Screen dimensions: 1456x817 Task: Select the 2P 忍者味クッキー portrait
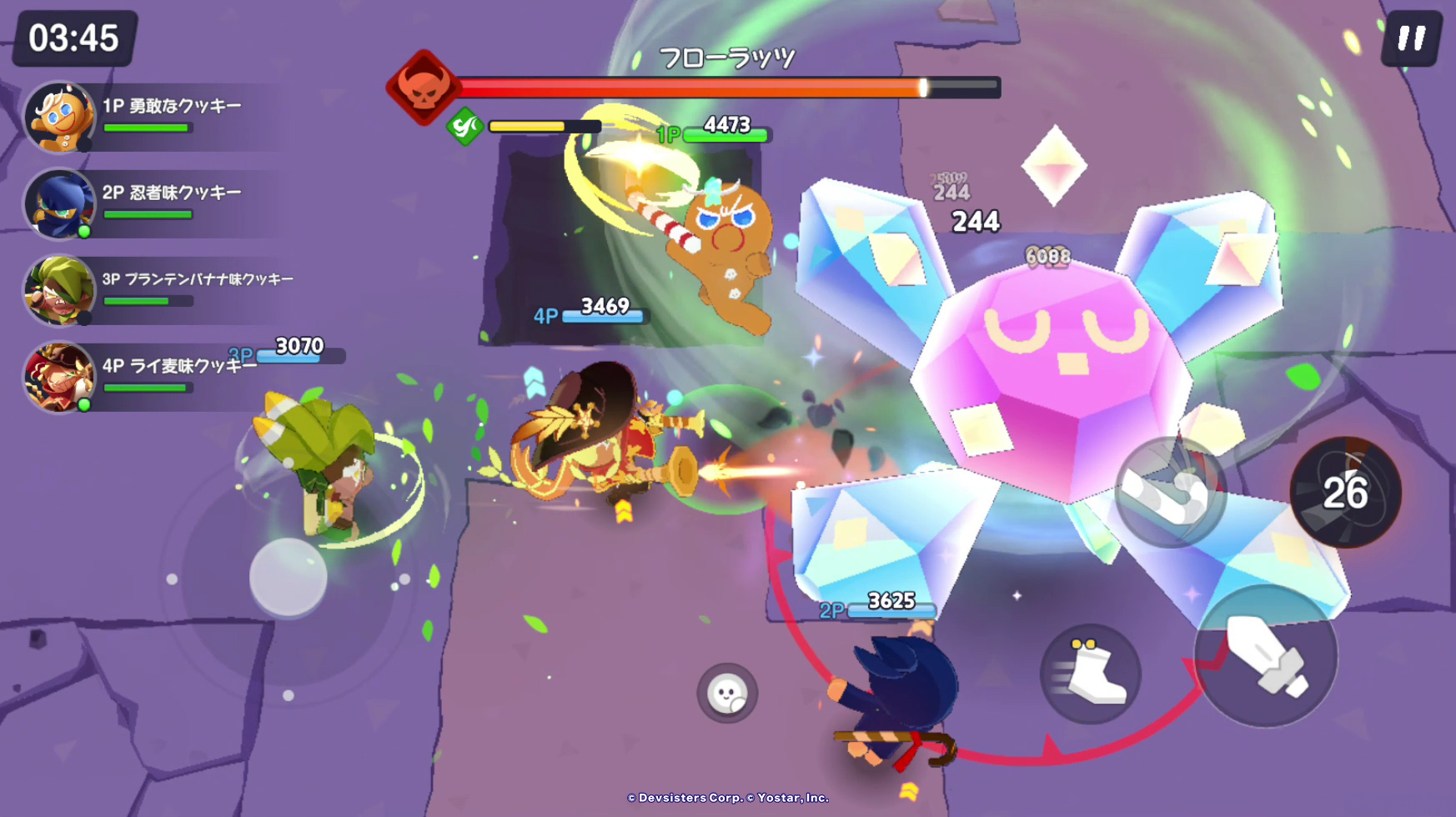(59, 204)
